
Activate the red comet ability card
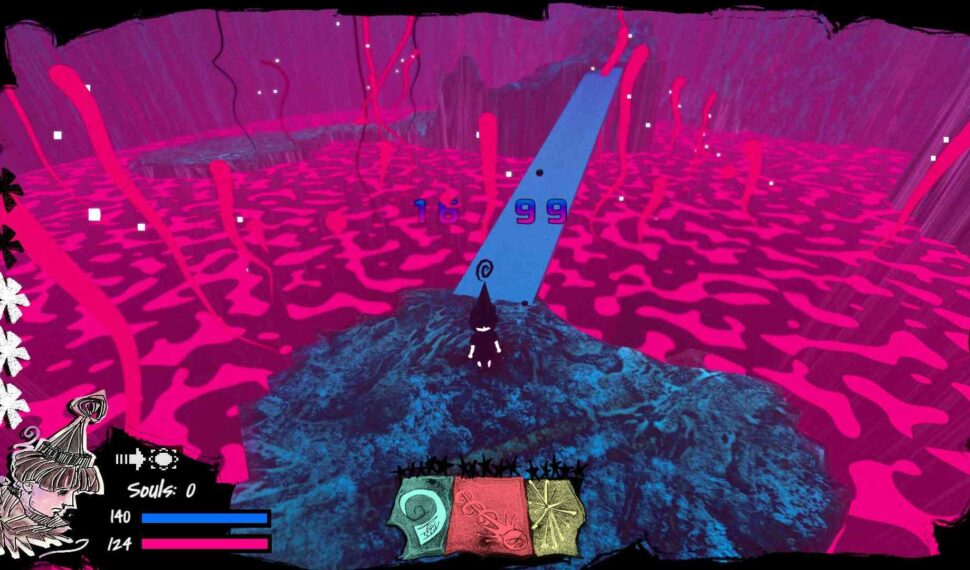click(489, 516)
